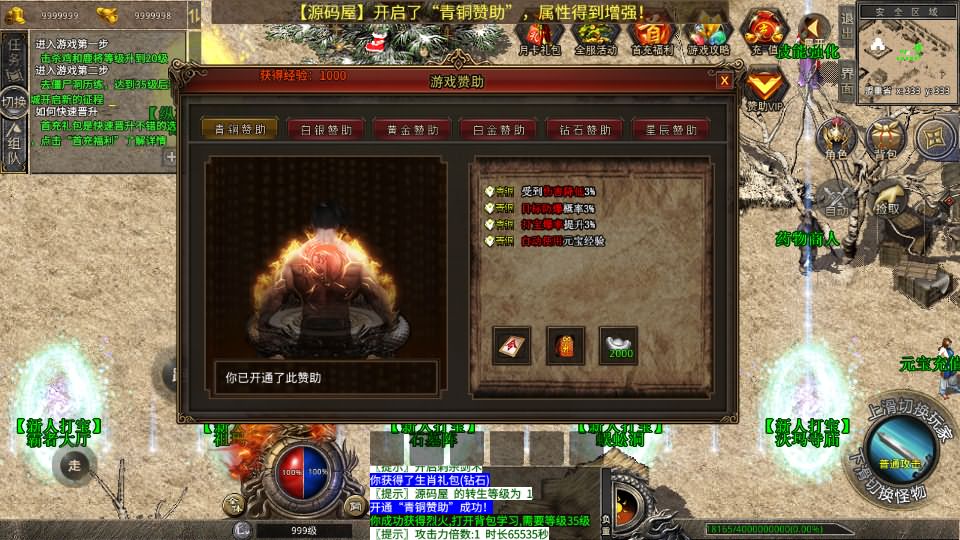Close the 游戏赞助 sponsorship window
Screen dimensions: 960x540
click(x=723, y=81)
